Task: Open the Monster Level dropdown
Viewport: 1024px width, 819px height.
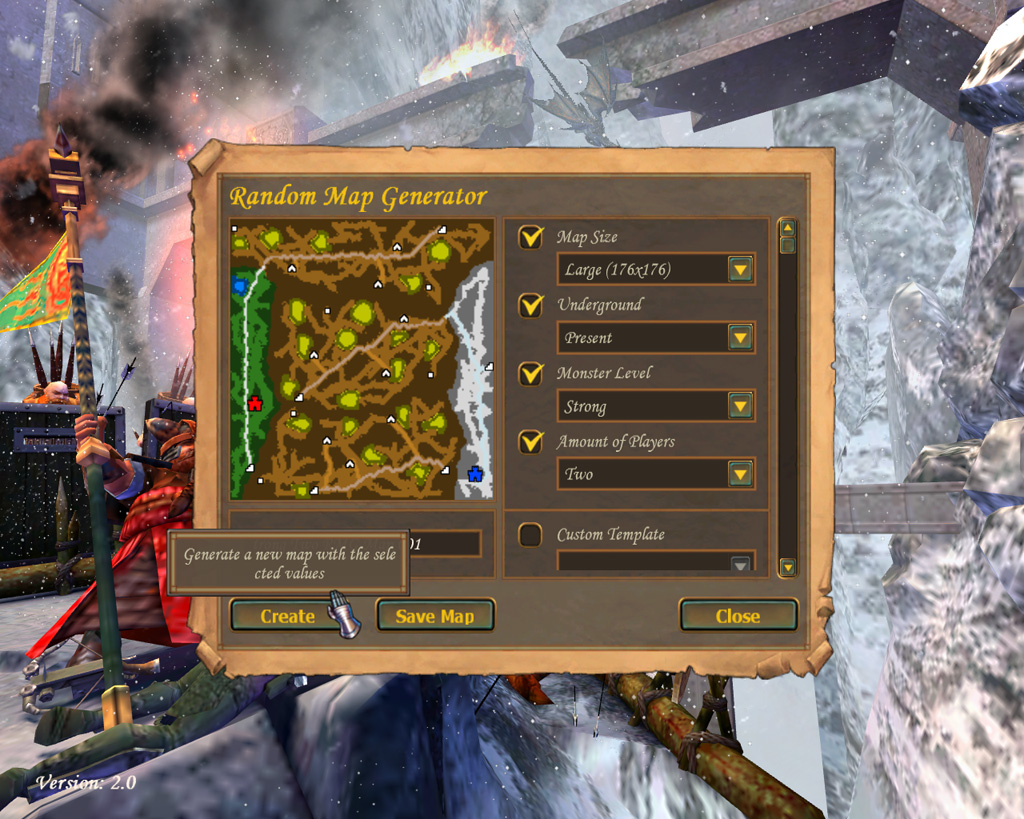Action: 740,406
